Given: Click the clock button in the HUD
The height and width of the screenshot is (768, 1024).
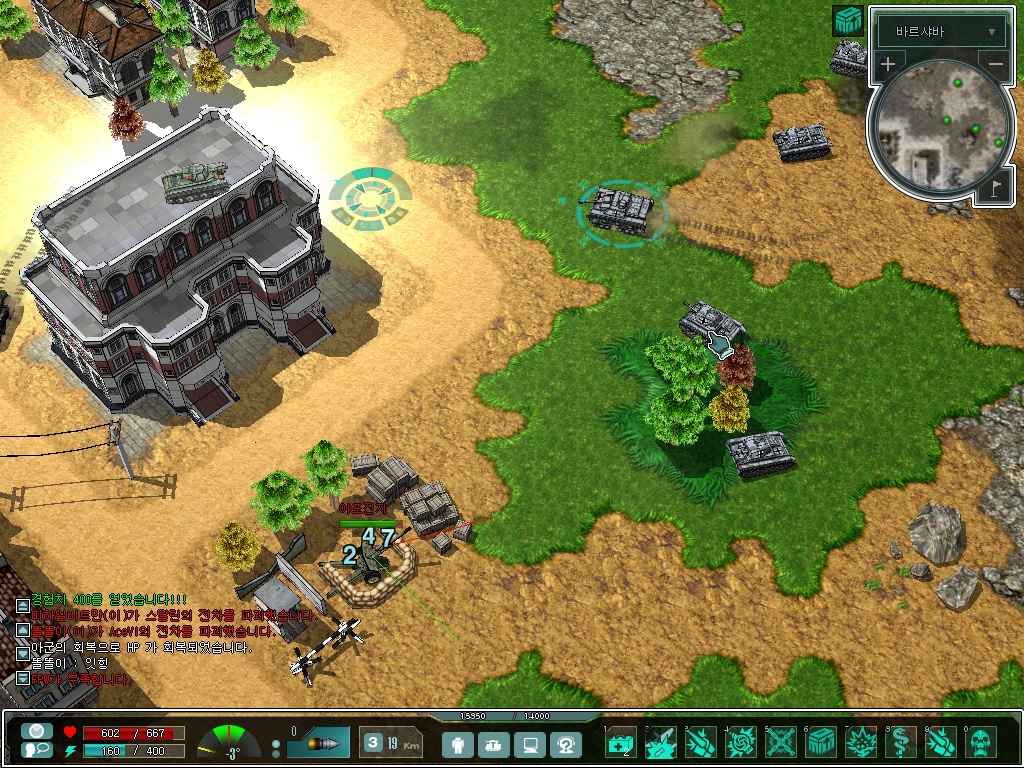Looking at the screenshot, I should pos(37,731).
